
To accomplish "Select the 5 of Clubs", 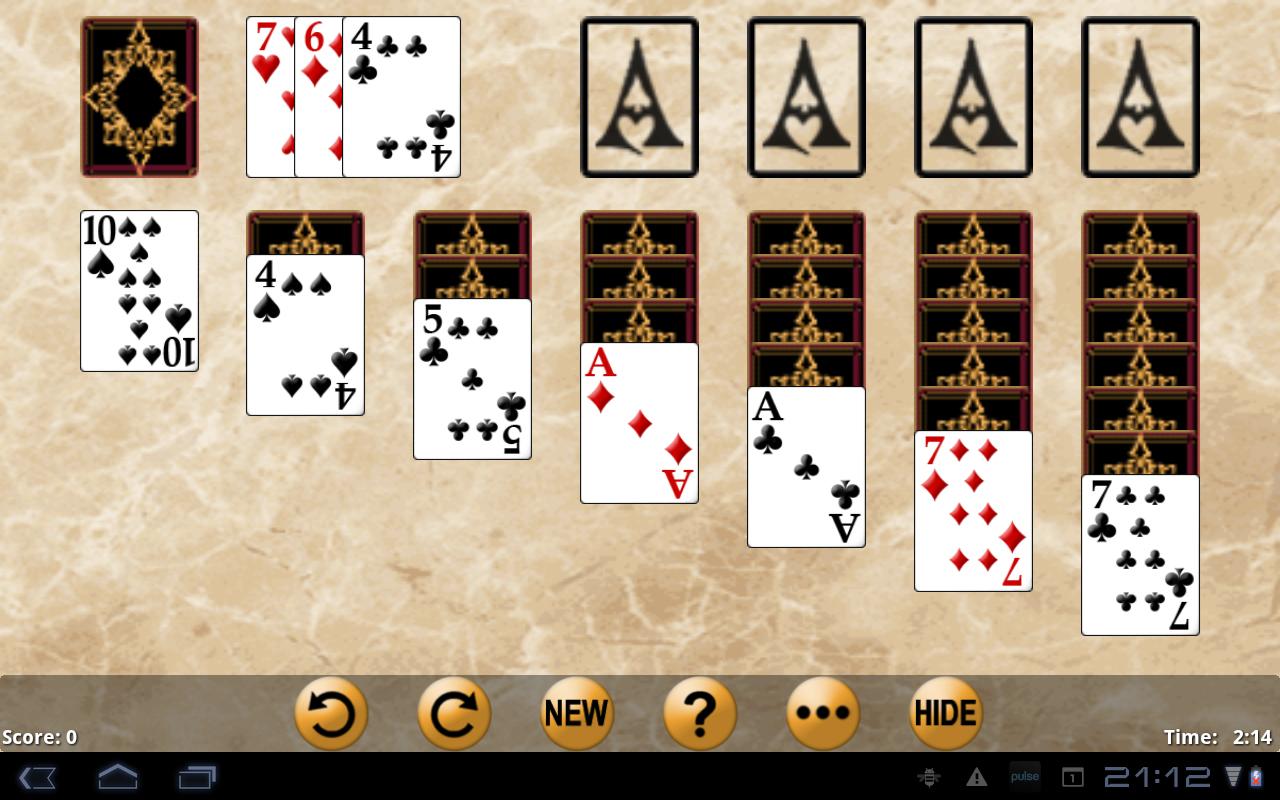I will tap(472, 377).
